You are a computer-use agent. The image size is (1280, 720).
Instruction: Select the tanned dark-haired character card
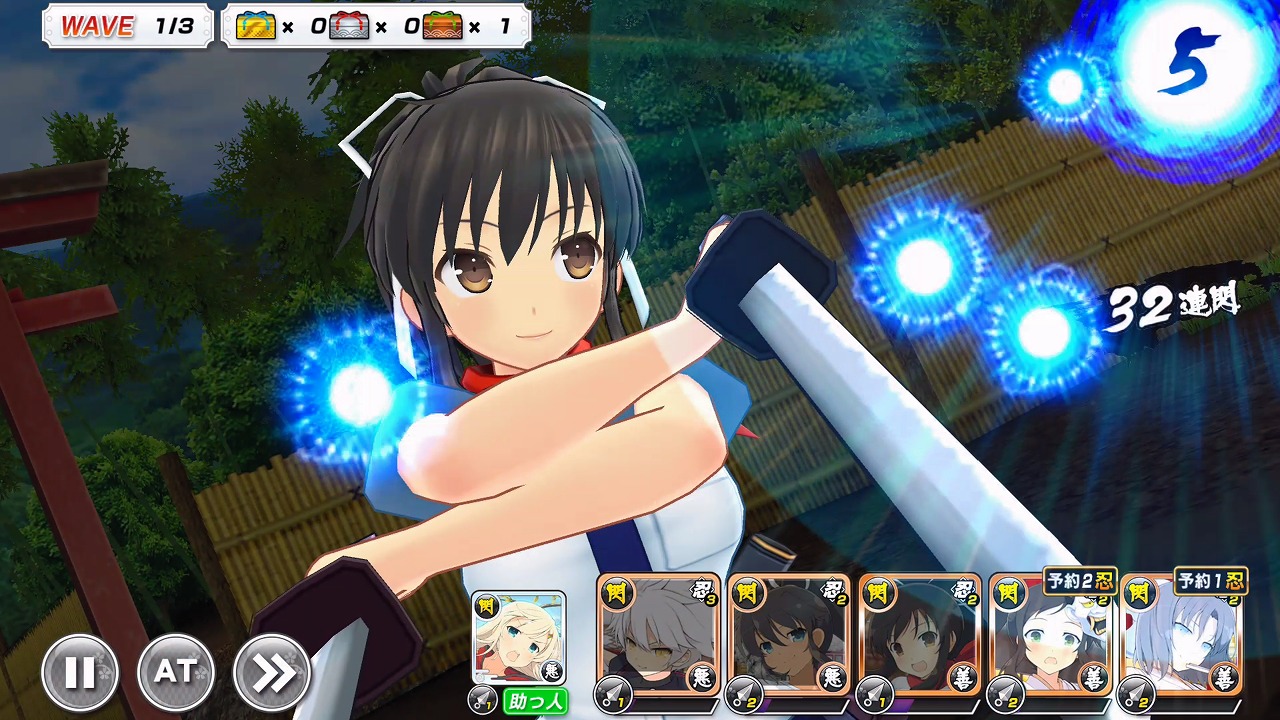pyautogui.click(x=788, y=636)
